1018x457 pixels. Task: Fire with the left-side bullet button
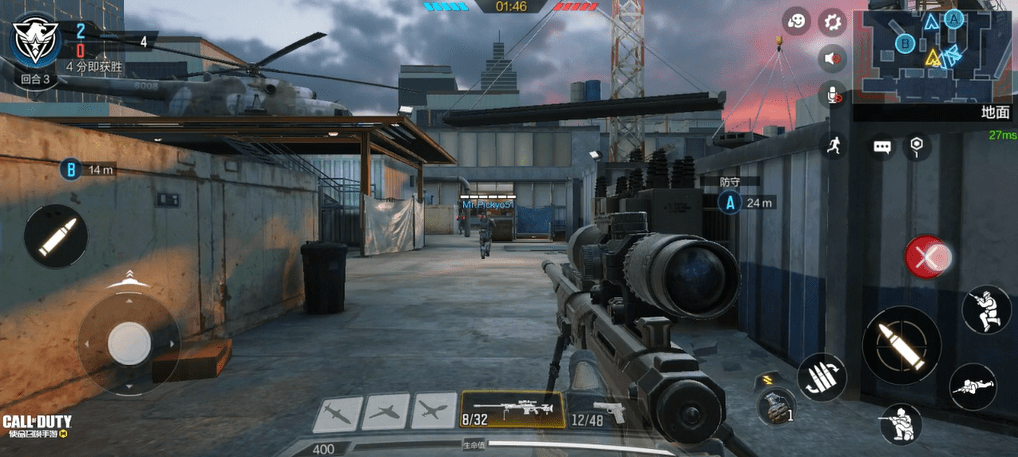point(56,236)
